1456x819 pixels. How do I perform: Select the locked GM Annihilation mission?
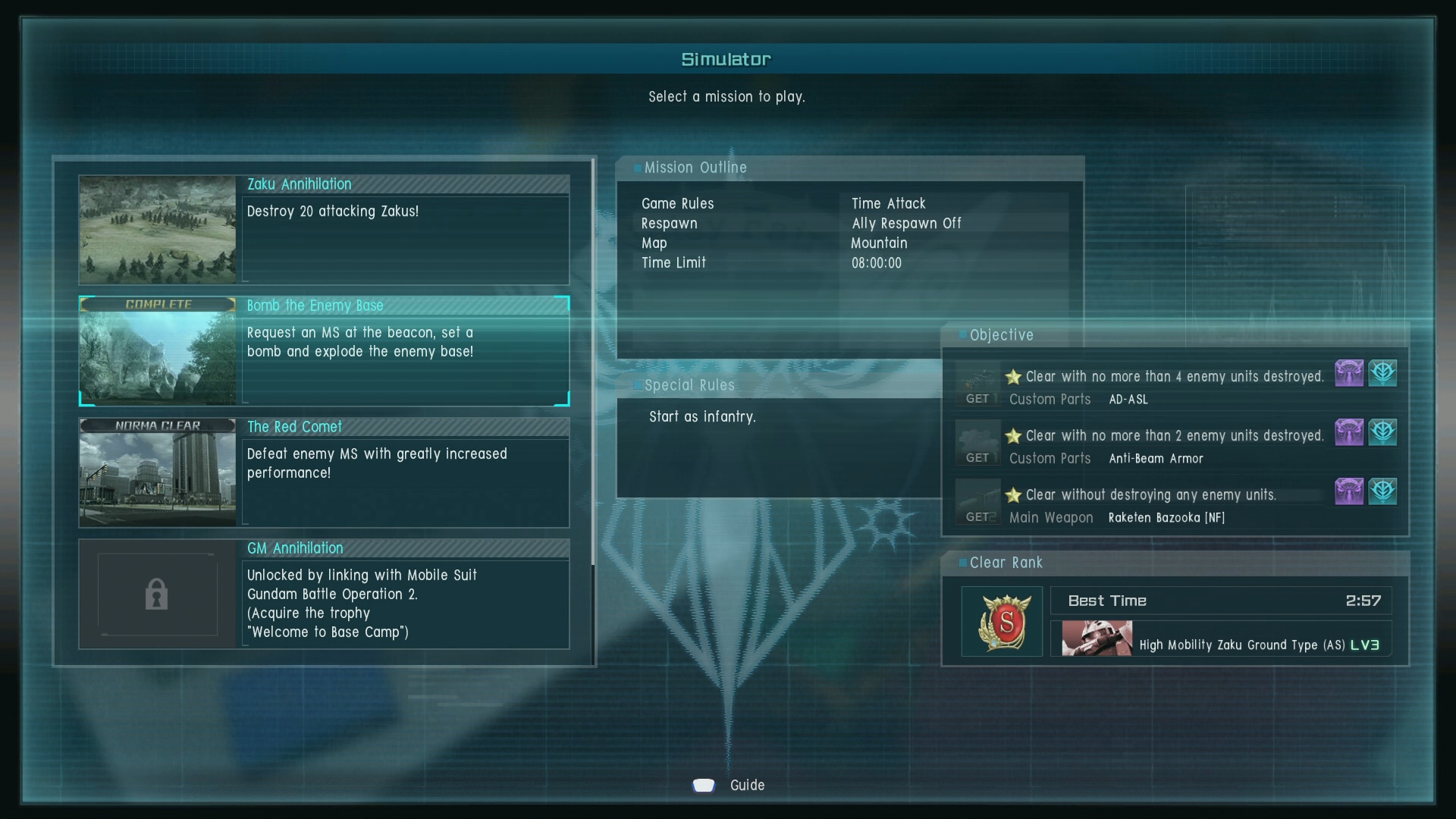pyautogui.click(x=404, y=594)
